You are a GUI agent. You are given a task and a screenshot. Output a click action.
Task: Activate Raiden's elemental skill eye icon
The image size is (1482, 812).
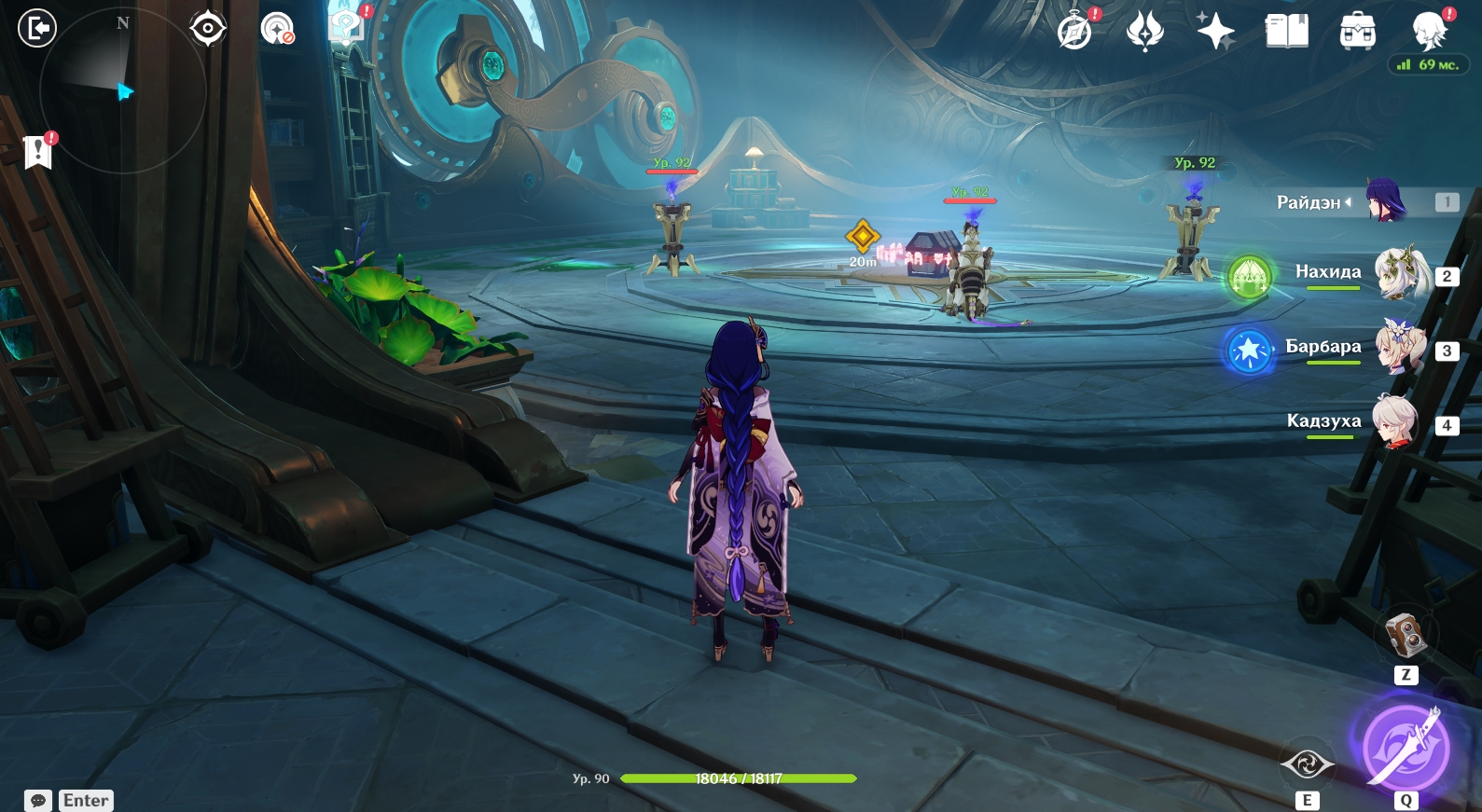pos(1307,764)
